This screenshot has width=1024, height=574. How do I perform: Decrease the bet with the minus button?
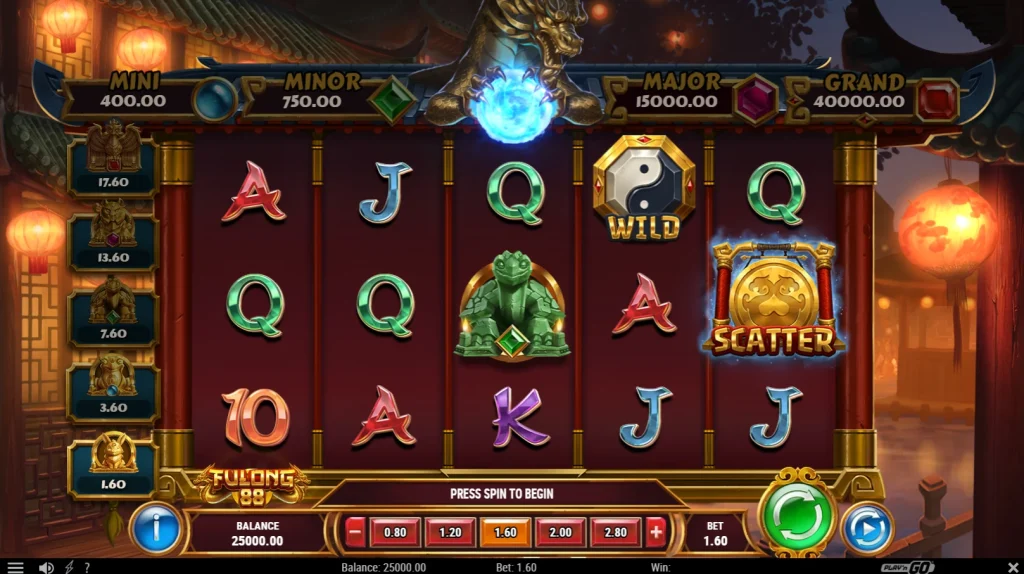coord(355,533)
